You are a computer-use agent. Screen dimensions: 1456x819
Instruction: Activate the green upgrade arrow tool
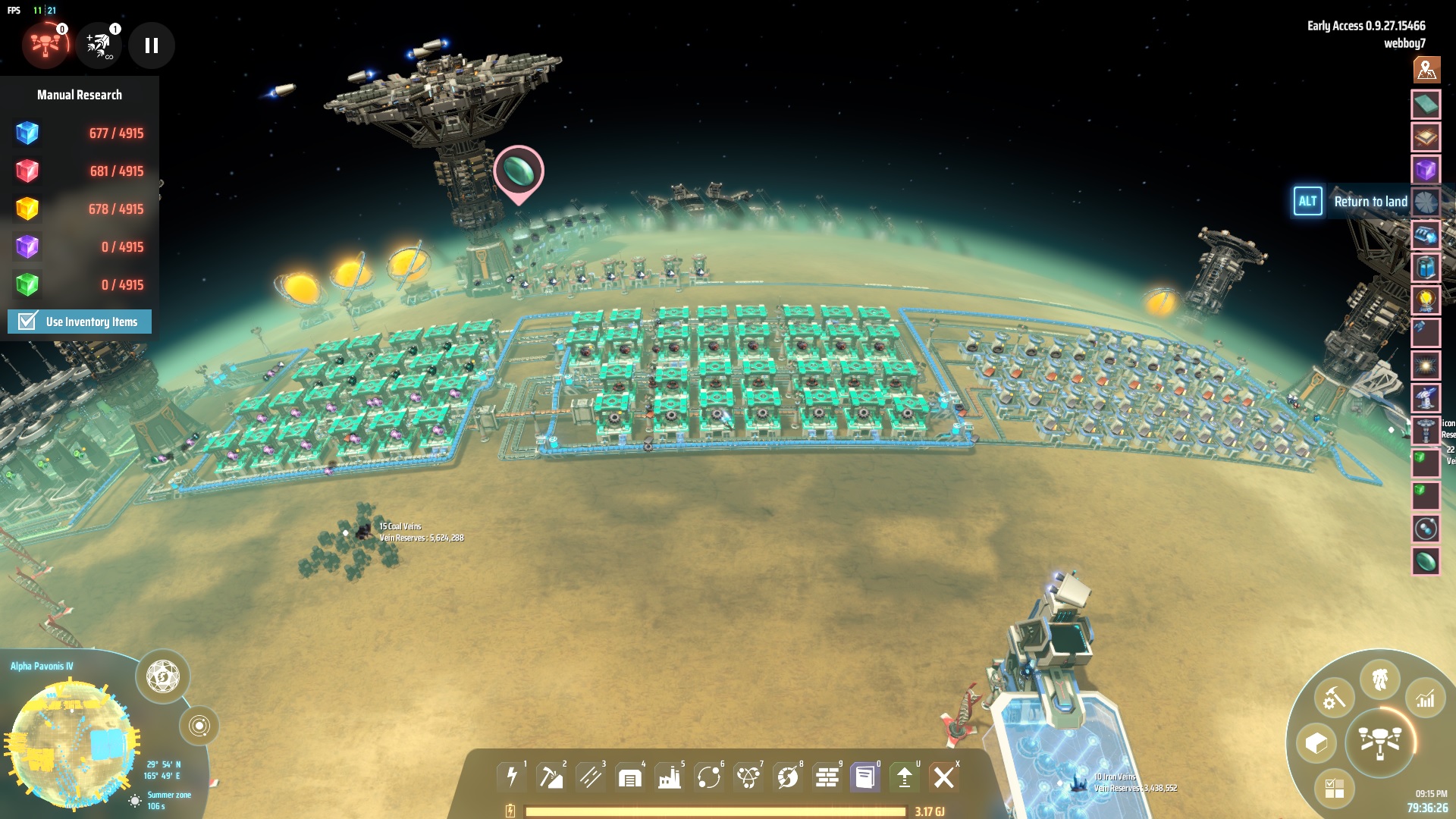click(x=904, y=777)
